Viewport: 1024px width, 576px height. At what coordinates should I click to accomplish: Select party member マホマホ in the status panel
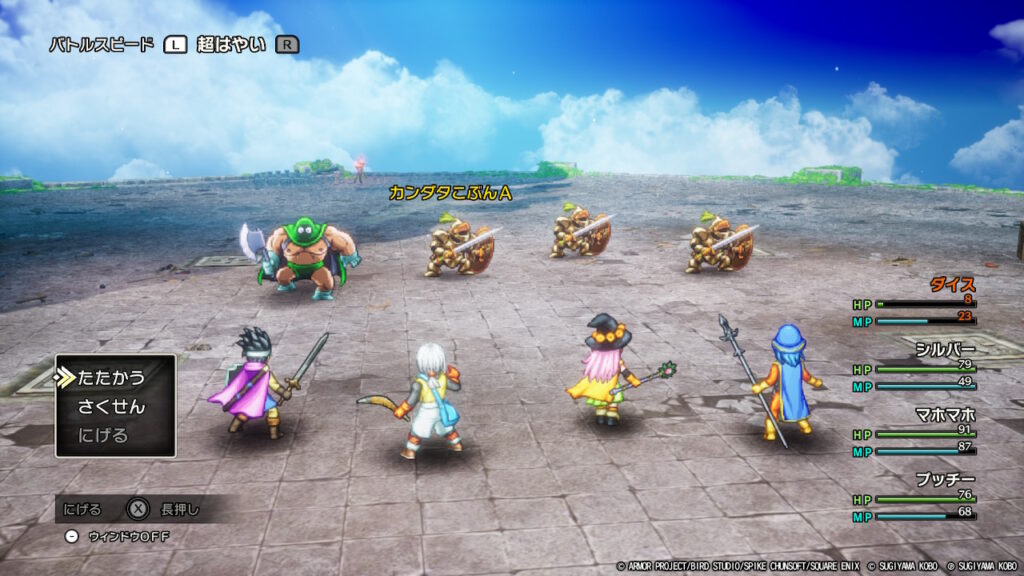pyautogui.click(x=945, y=414)
